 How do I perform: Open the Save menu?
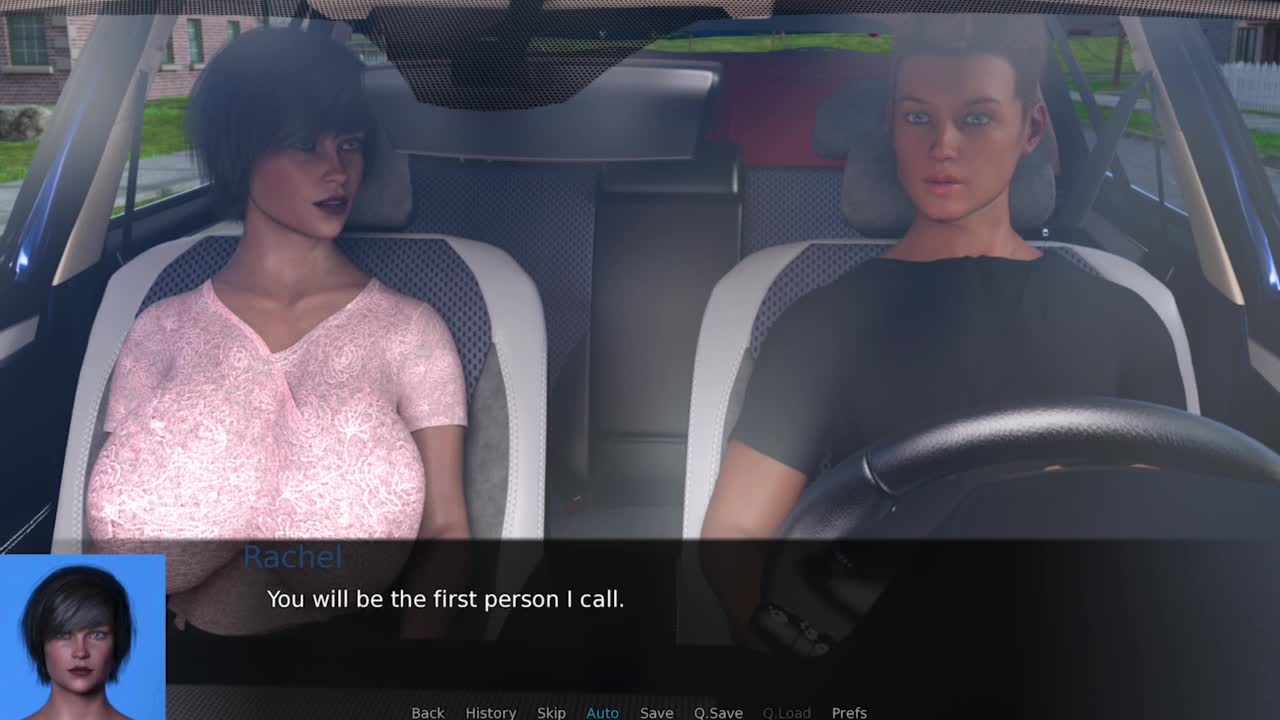(656, 712)
